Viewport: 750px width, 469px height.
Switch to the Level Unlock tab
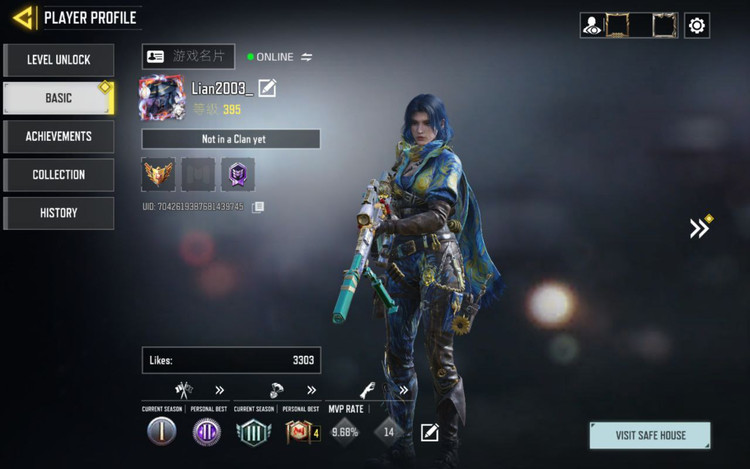click(58, 60)
